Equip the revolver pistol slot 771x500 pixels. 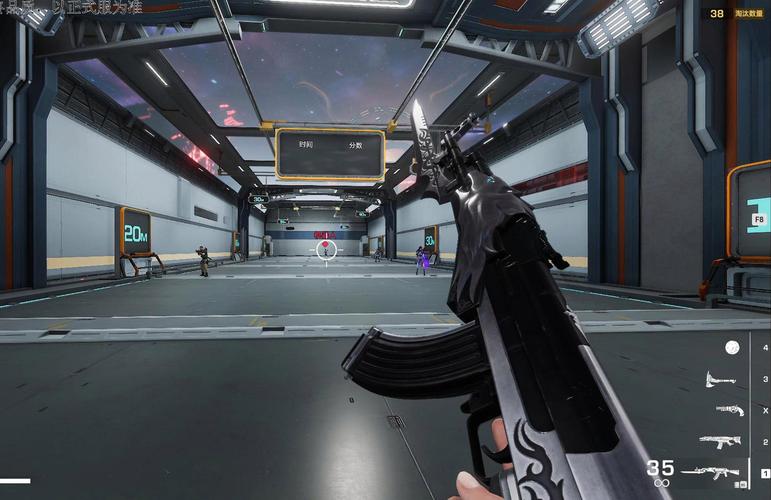click(x=729, y=410)
